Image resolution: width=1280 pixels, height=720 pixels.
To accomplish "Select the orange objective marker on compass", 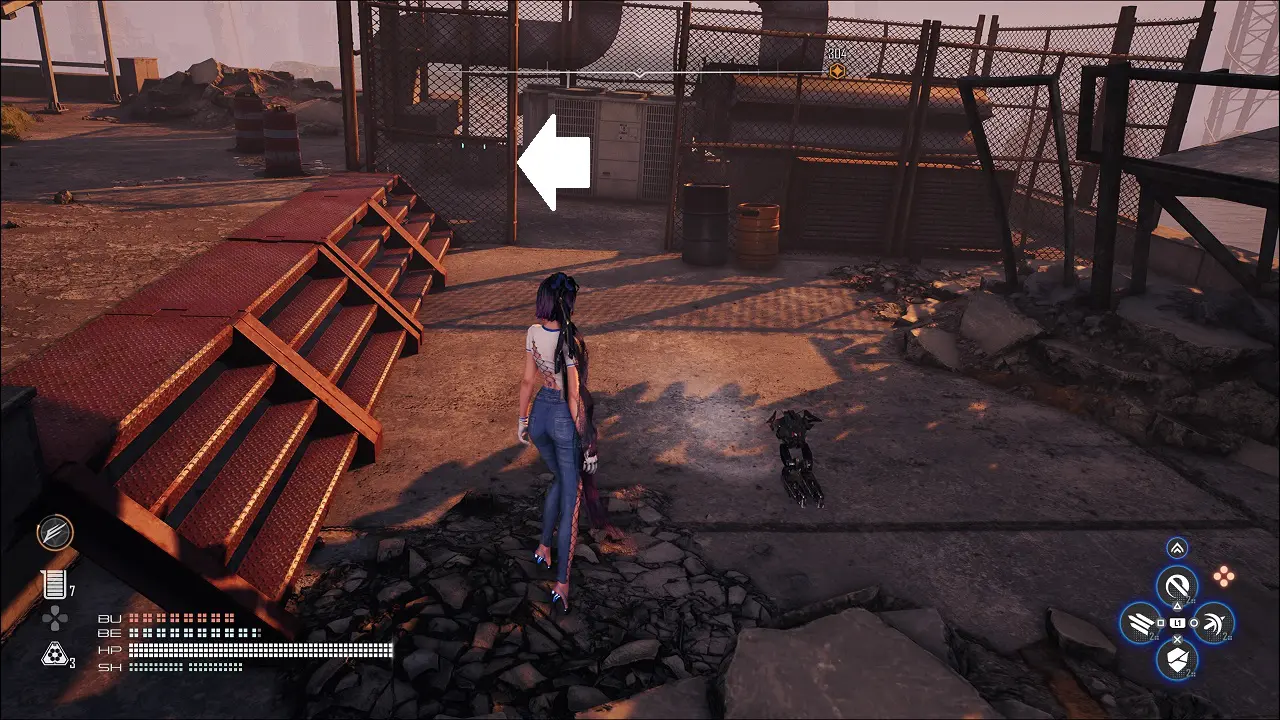I will (836, 71).
